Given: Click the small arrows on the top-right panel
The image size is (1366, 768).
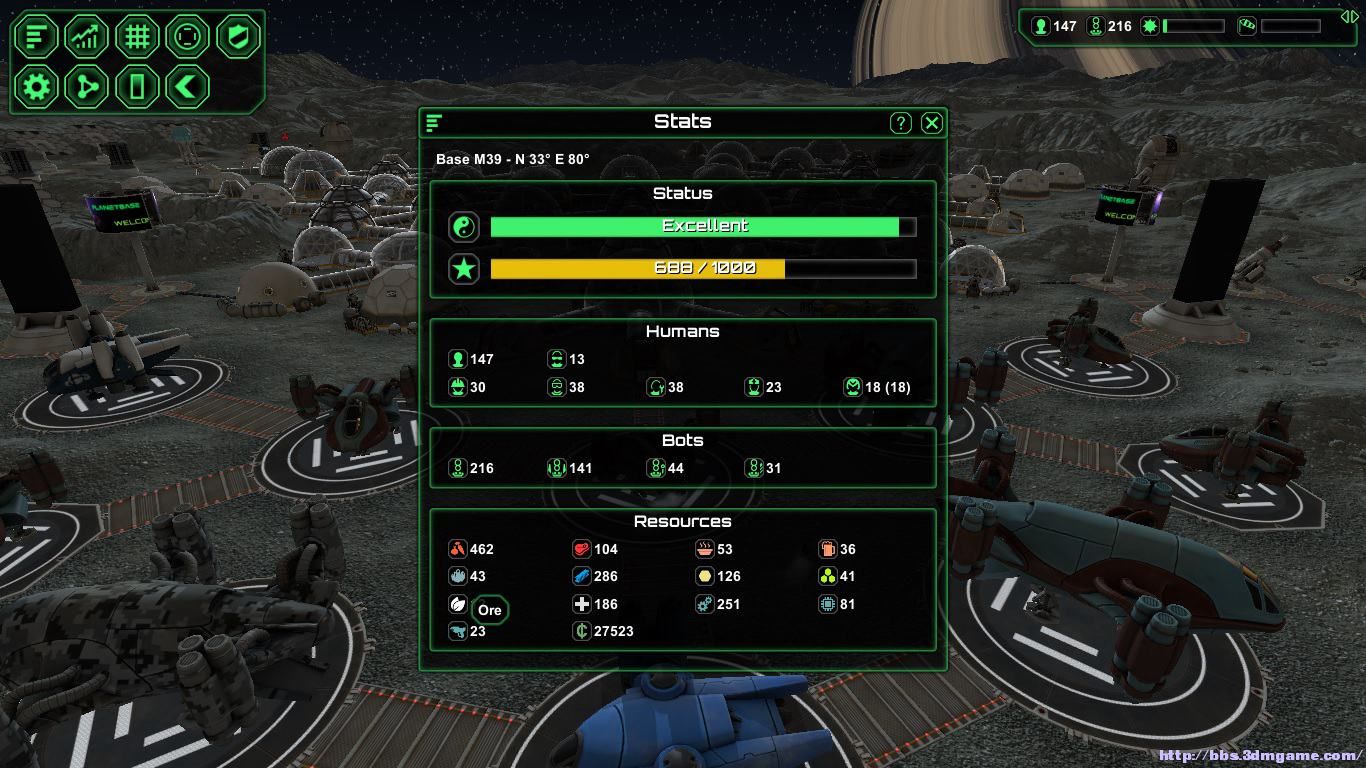Looking at the screenshot, I should point(1349,16).
